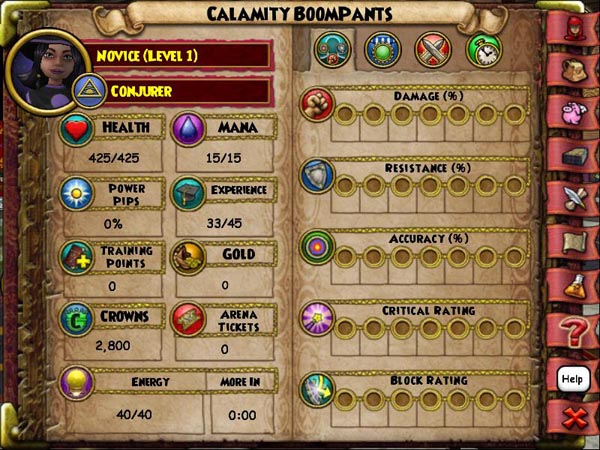
Task: Select the school stats icon at the top
Action: tap(331, 50)
